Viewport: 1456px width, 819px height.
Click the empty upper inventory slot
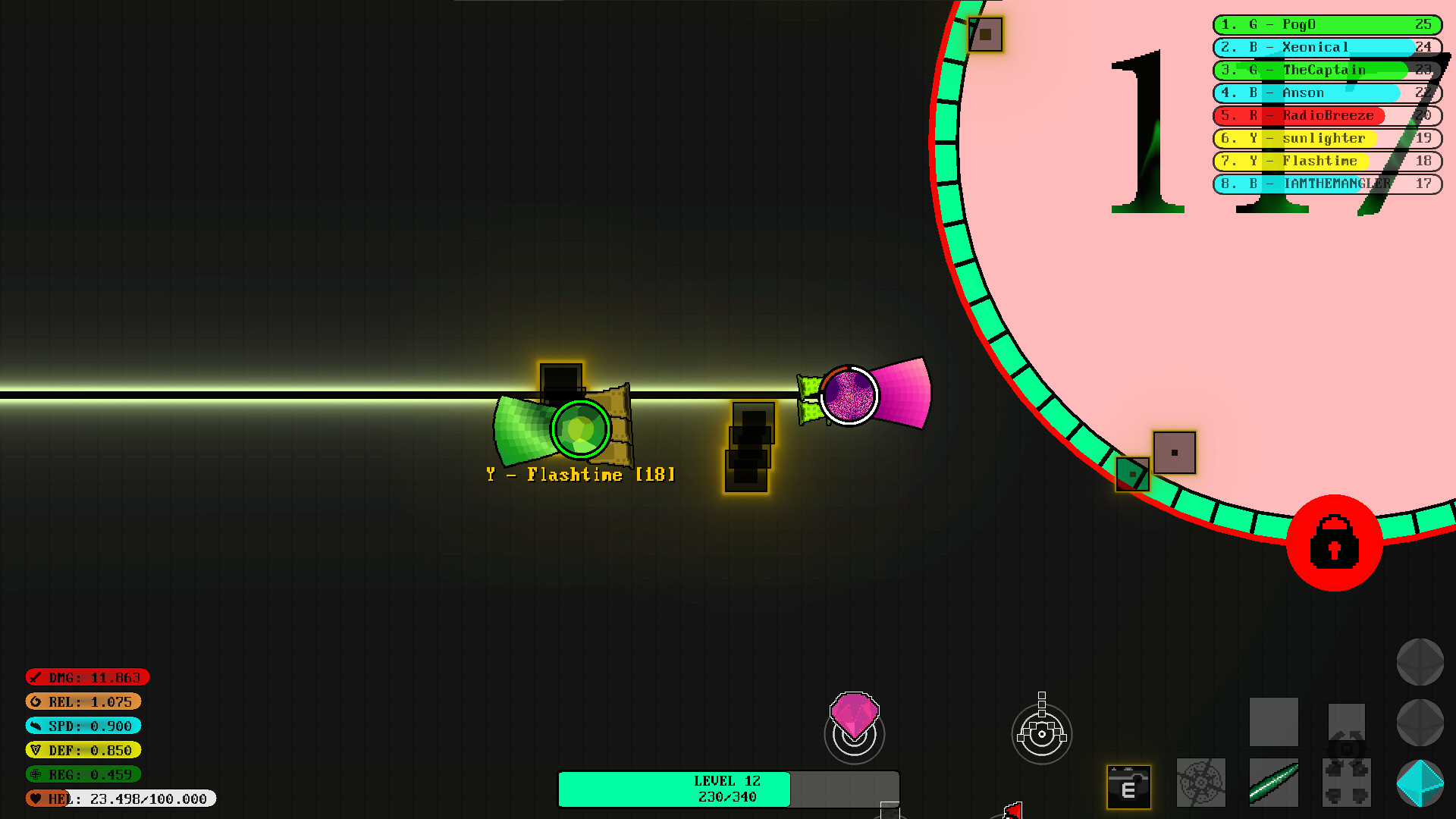1274,722
